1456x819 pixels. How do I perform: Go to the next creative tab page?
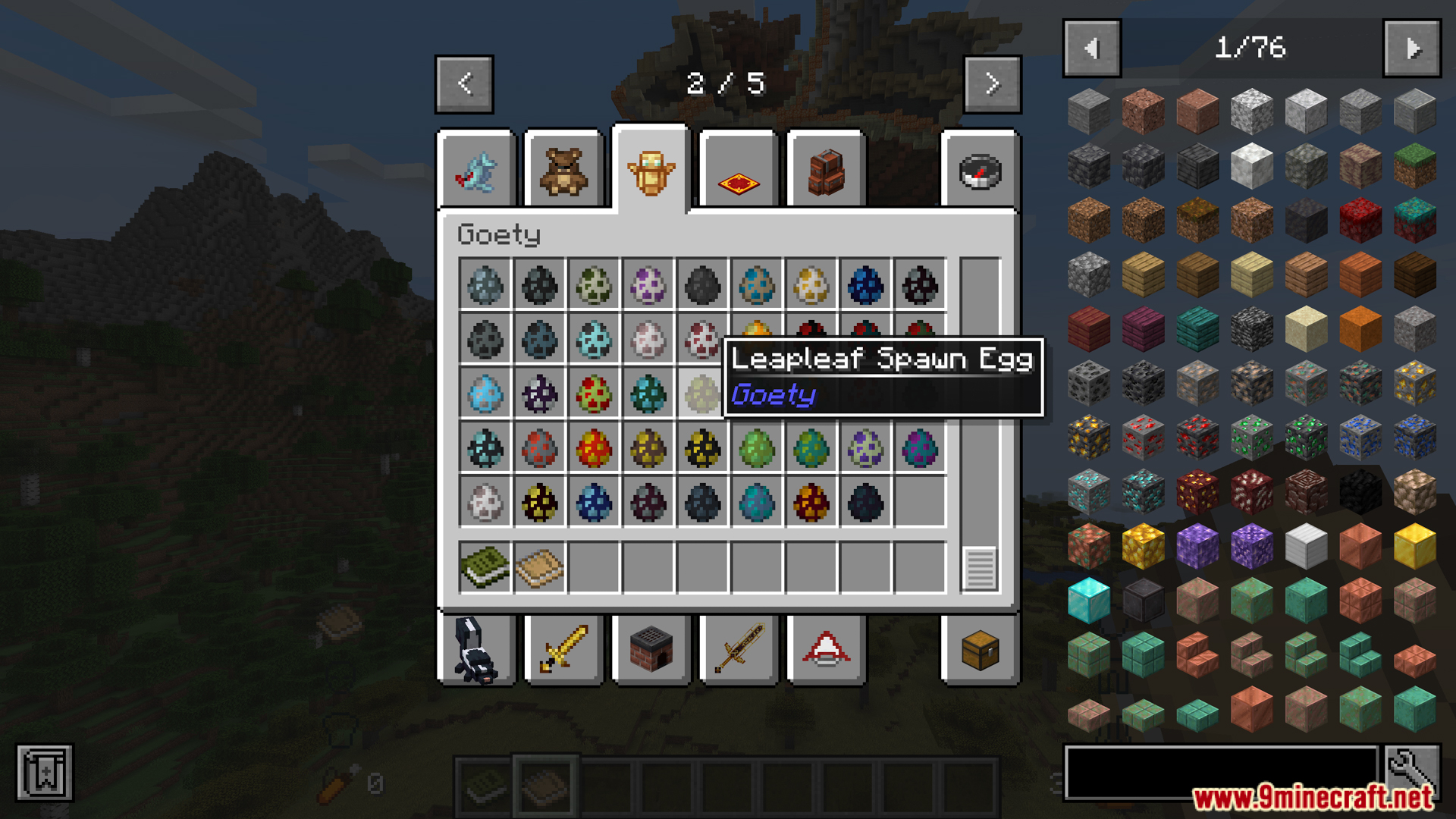coord(992,83)
